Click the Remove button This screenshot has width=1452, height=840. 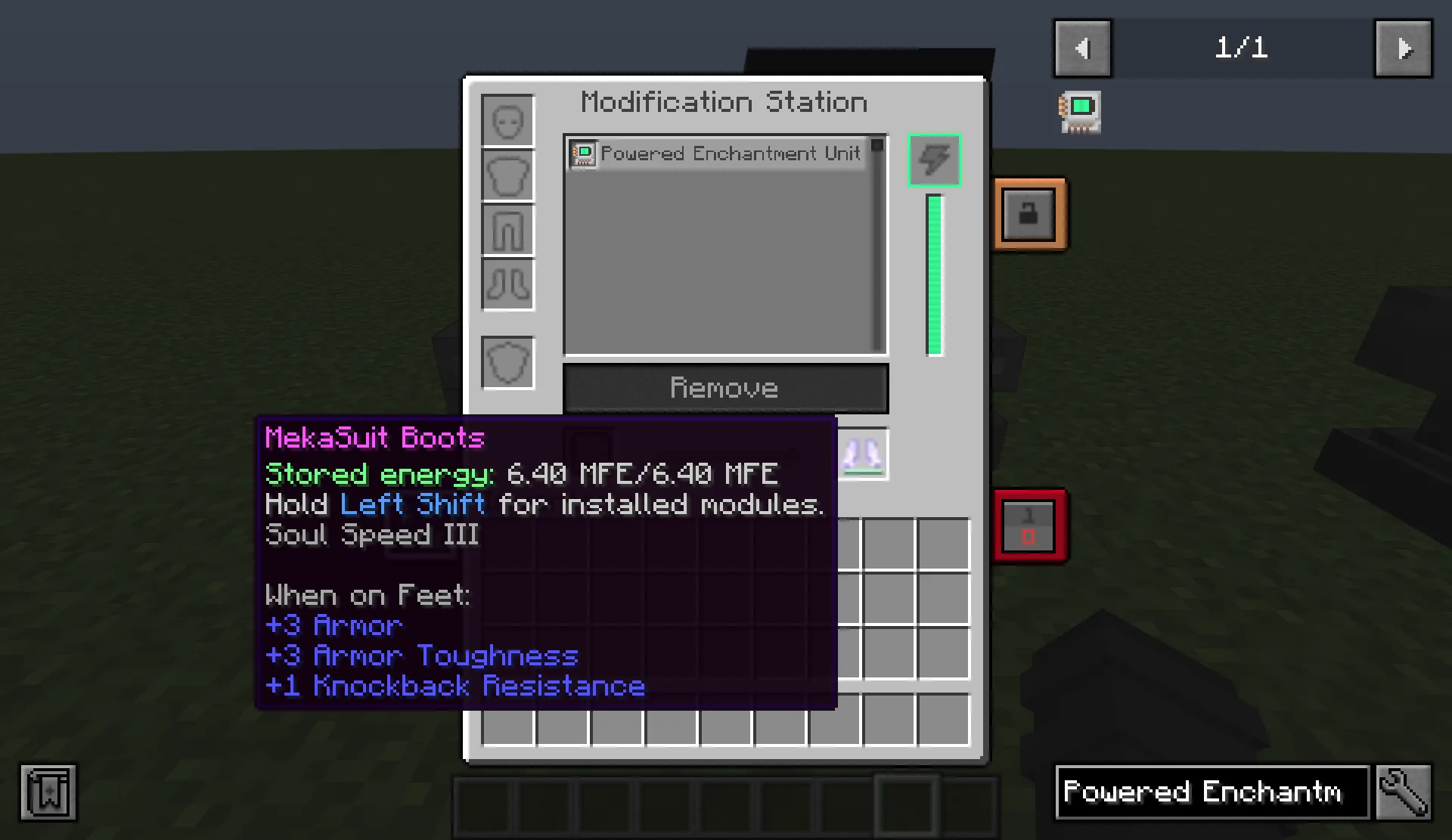click(724, 388)
